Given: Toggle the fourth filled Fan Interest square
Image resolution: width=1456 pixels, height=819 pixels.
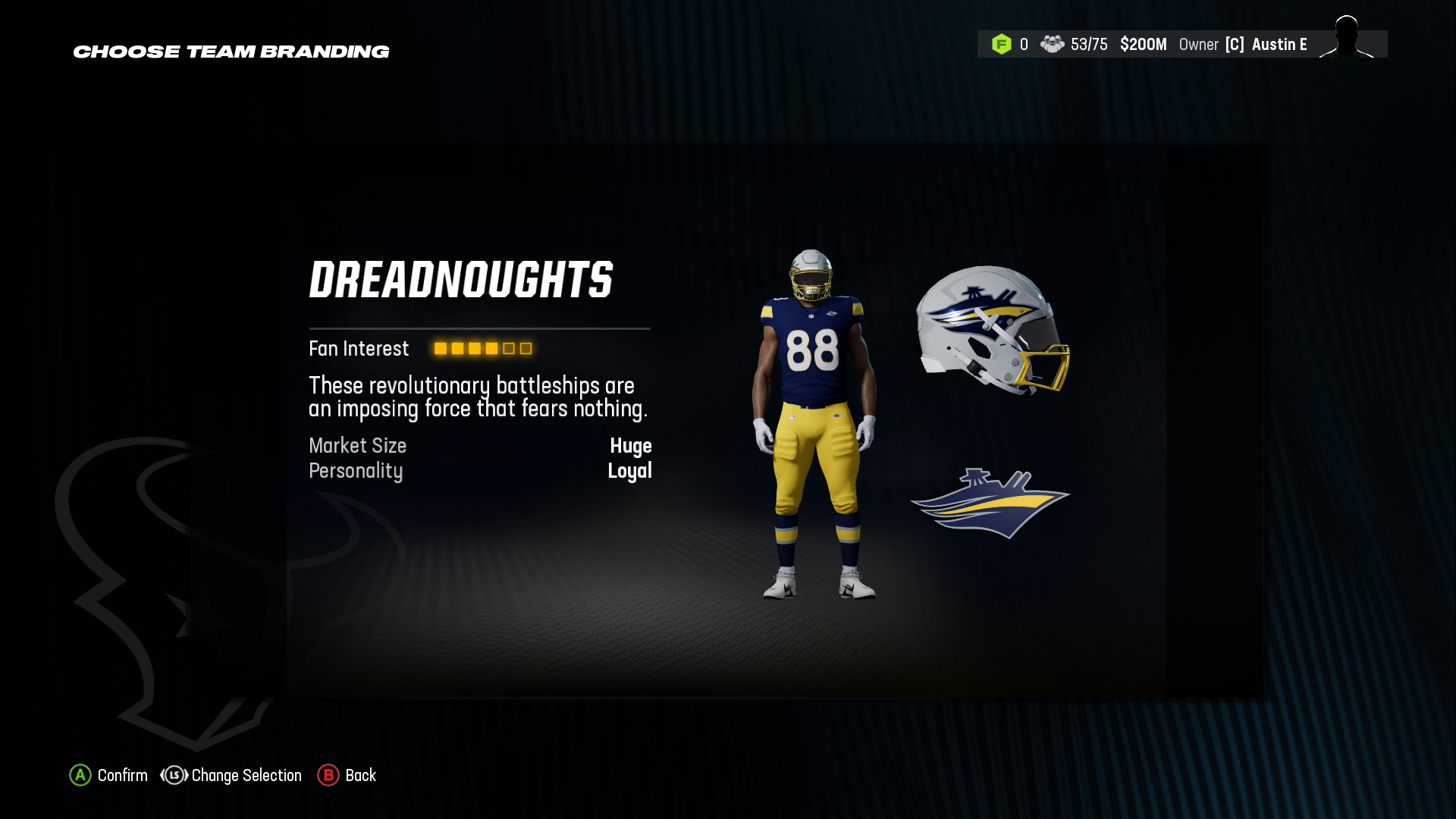Looking at the screenshot, I should click(491, 349).
